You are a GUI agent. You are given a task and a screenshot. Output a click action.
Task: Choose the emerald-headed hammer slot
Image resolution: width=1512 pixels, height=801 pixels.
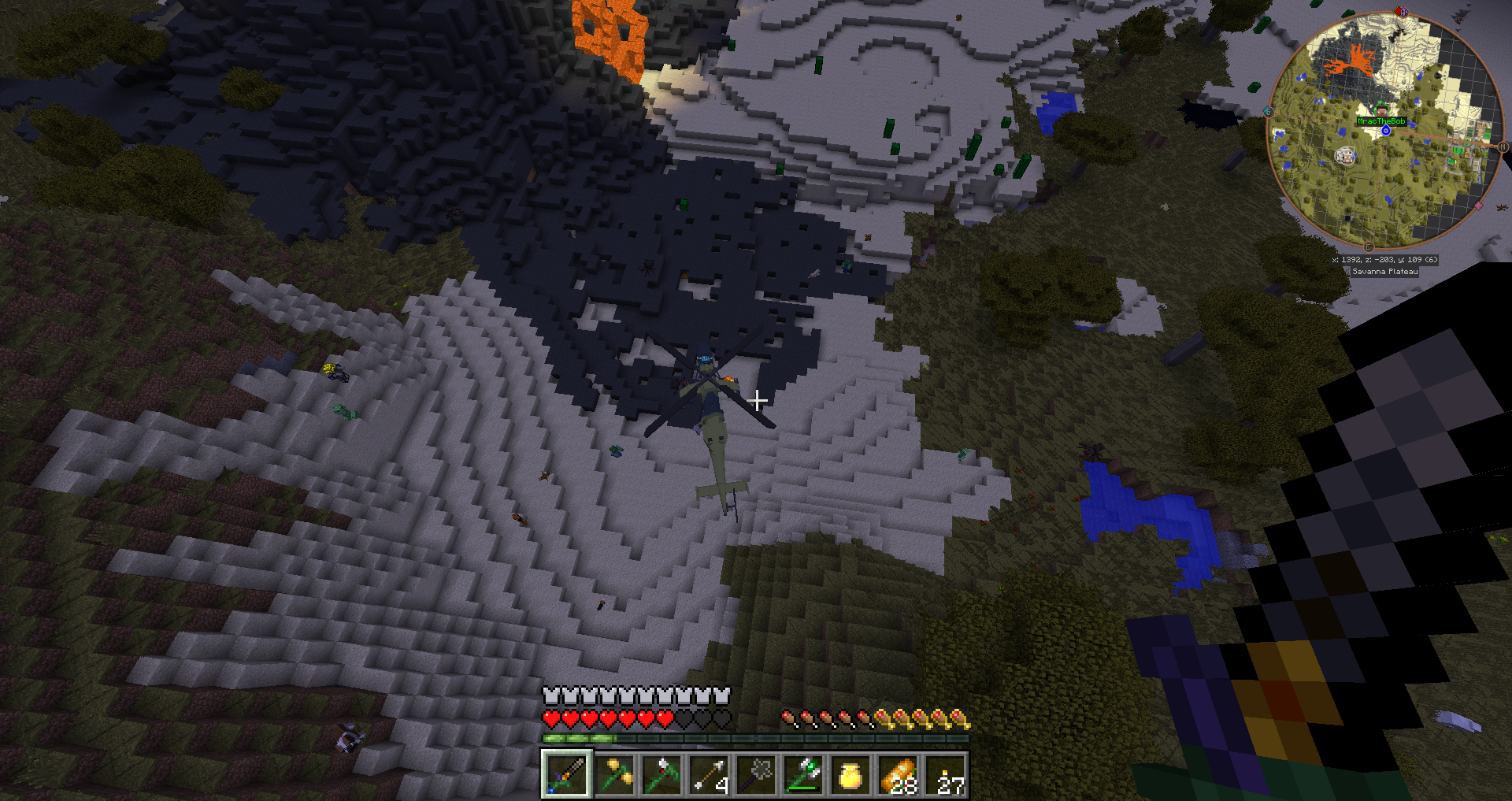pos(803,773)
